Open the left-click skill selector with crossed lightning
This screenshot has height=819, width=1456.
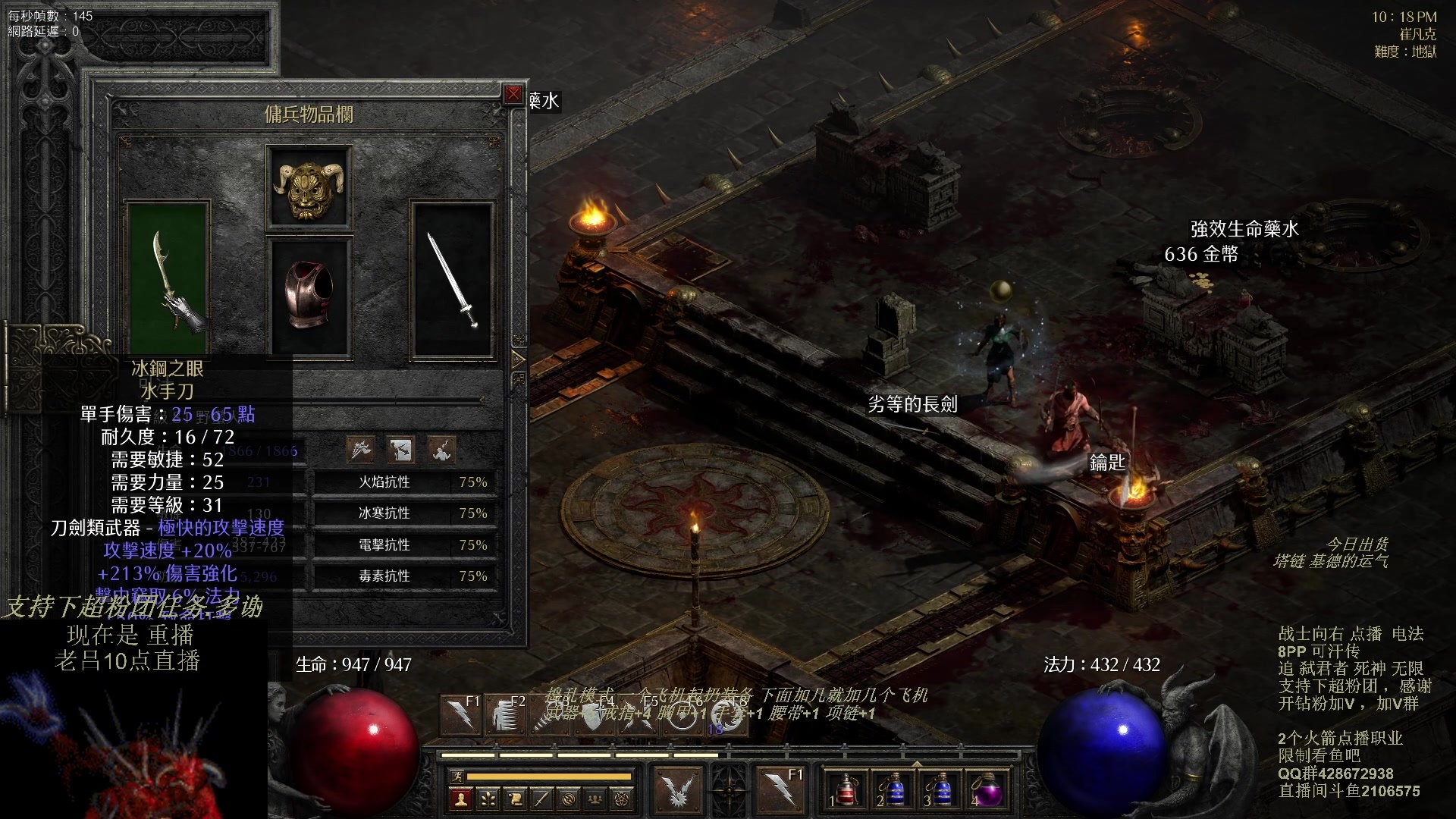point(678,789)
